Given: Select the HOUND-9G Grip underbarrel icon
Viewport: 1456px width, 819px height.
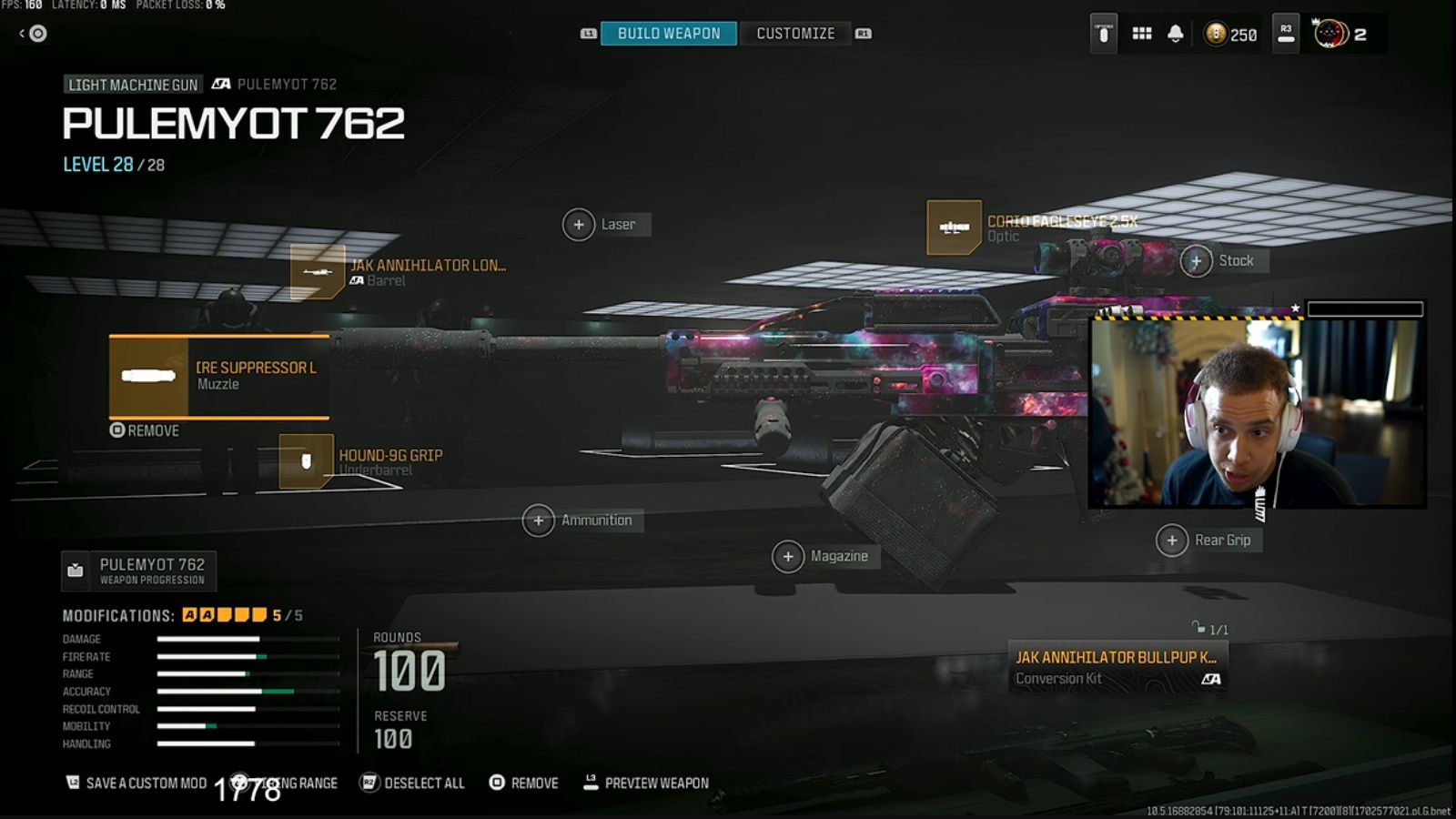Looking at the screenshot, I should pos(305,459).
